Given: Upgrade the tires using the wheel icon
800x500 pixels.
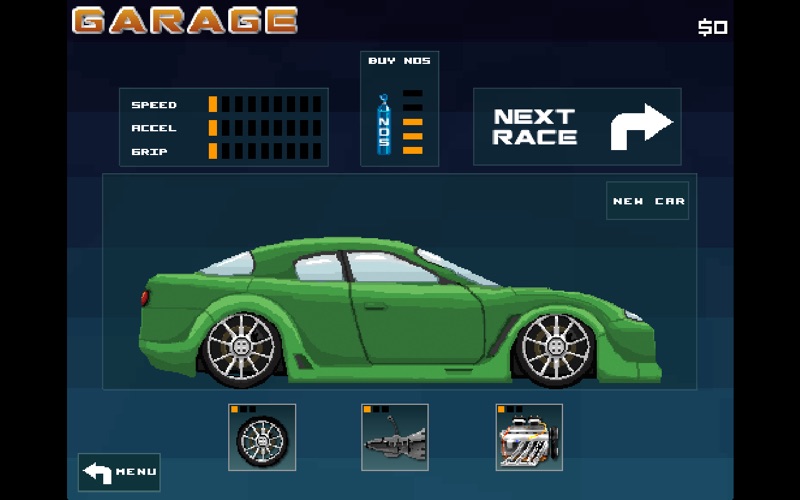Looking at the screenshot, I should tap(262, 437).
